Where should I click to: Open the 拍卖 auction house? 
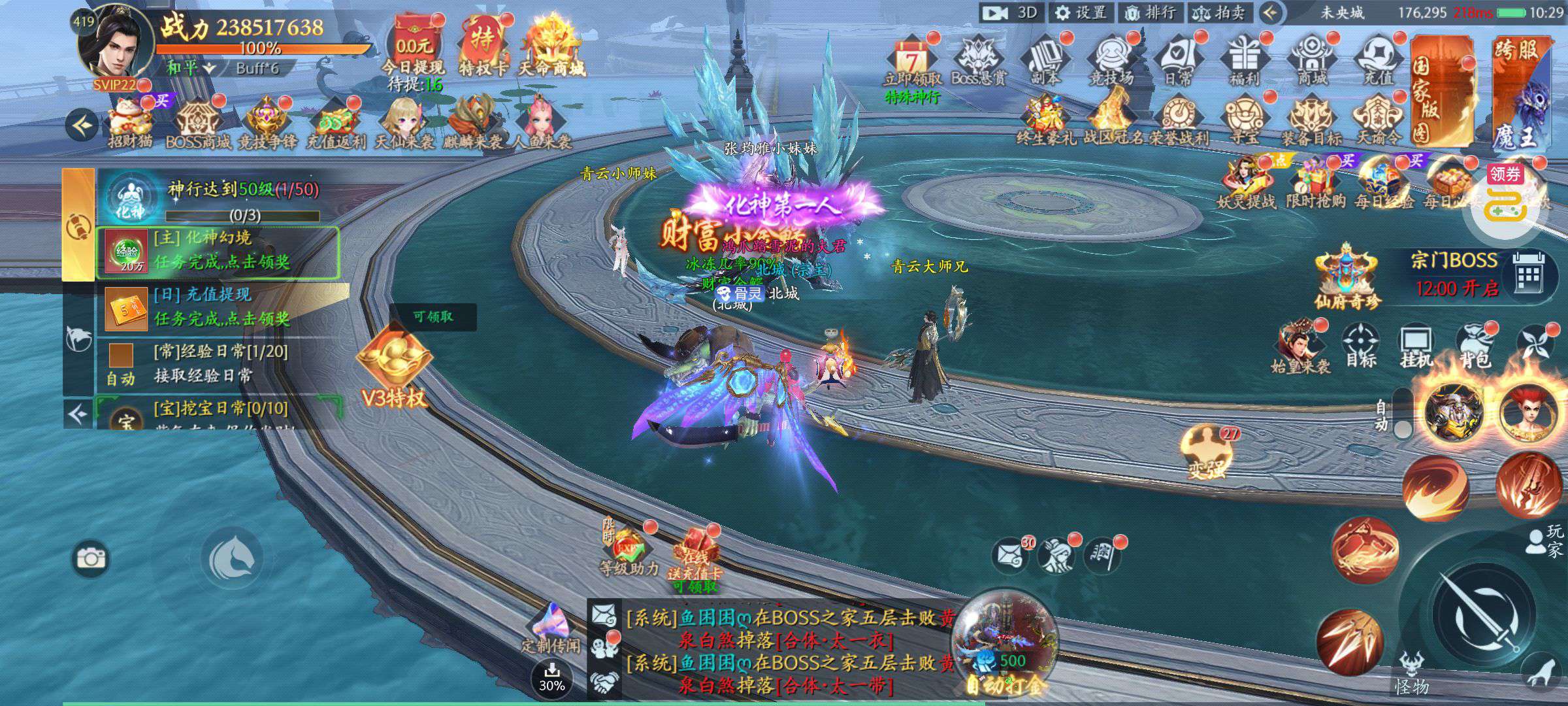1219,12
